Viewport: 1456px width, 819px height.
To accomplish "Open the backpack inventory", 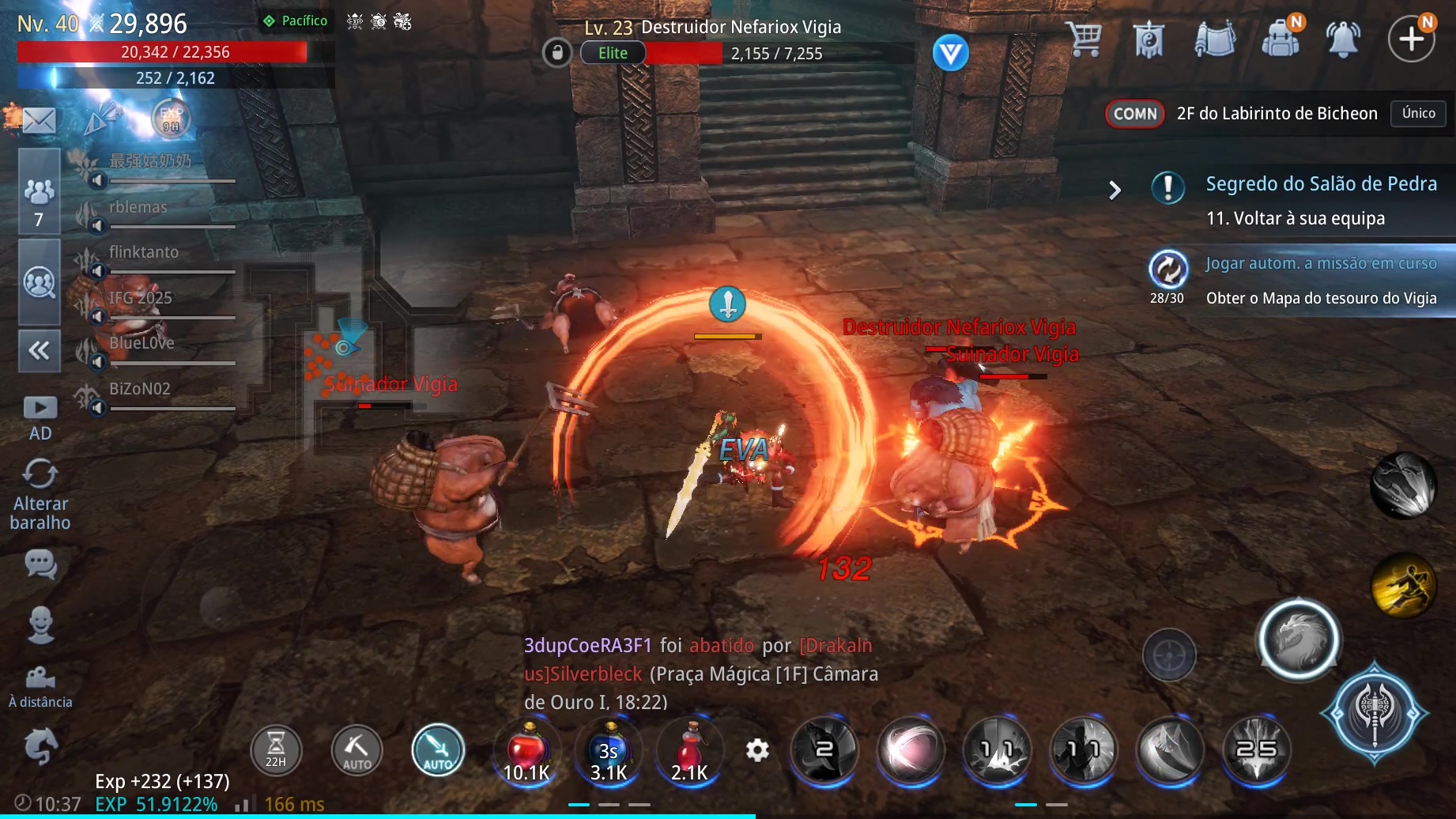I will 1280,38.
